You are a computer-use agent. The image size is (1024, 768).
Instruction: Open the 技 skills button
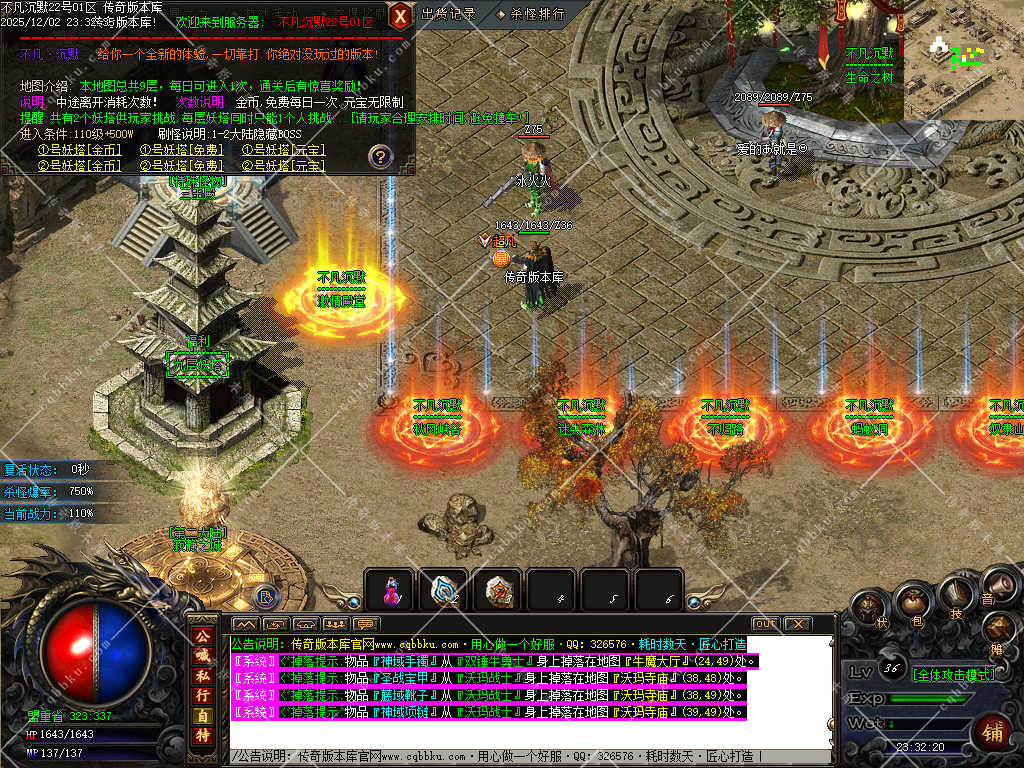pos(956,598)
